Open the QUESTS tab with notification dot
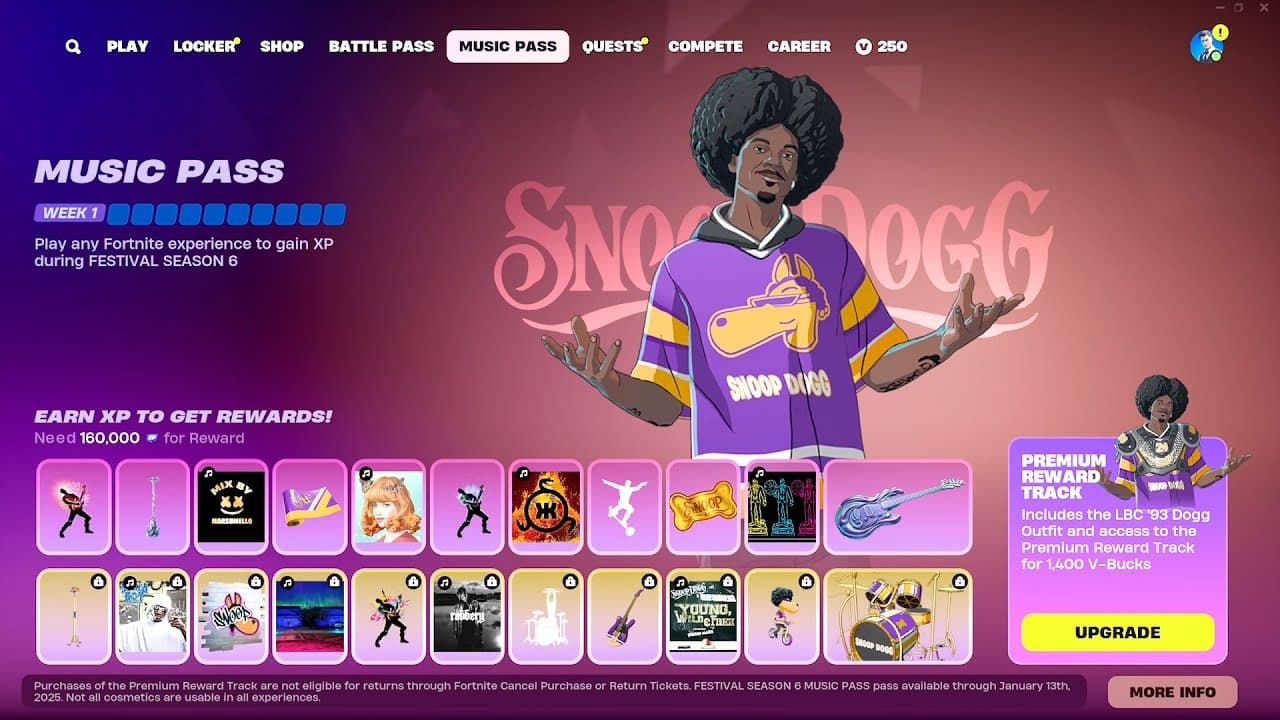1280x720 pixels. (x=611, y=46)
